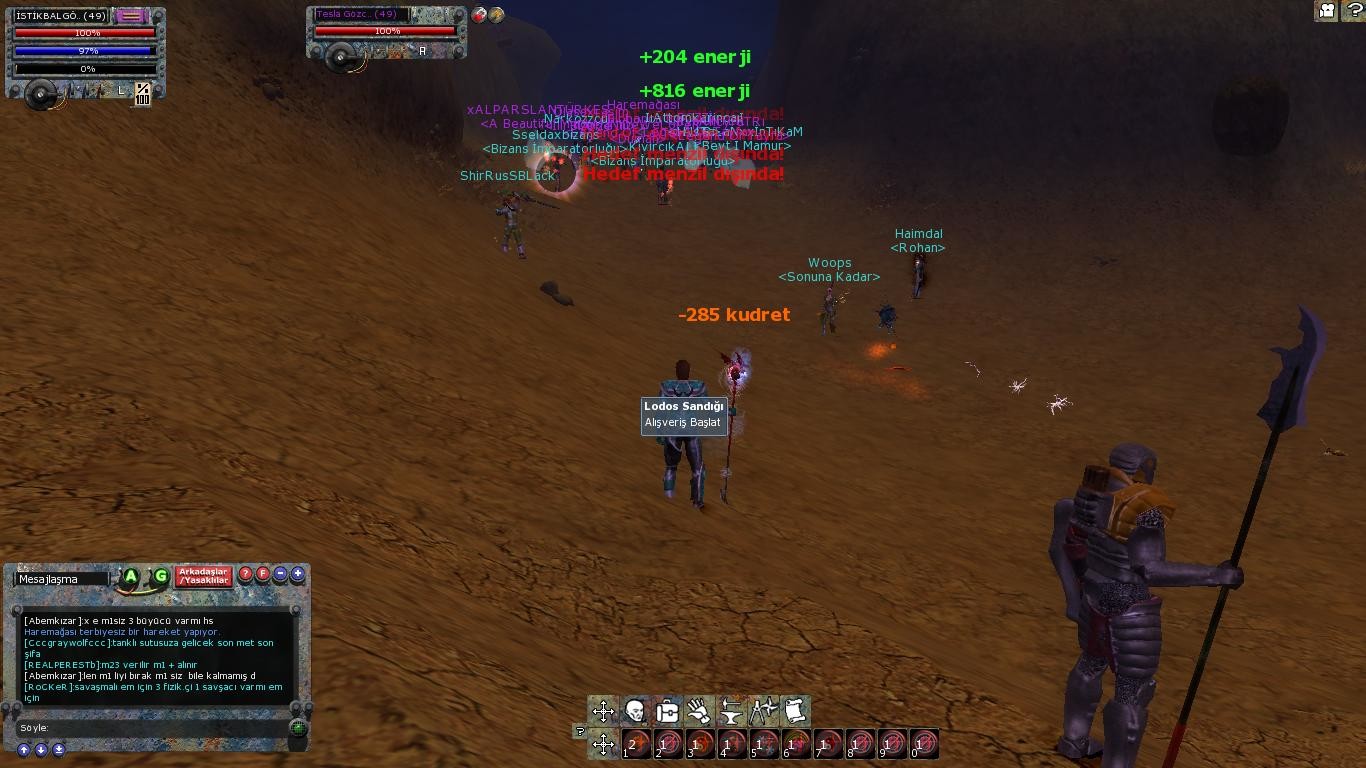Activate the skill in hotbar slot 1
1366x768 pixels.
point(637,744)
